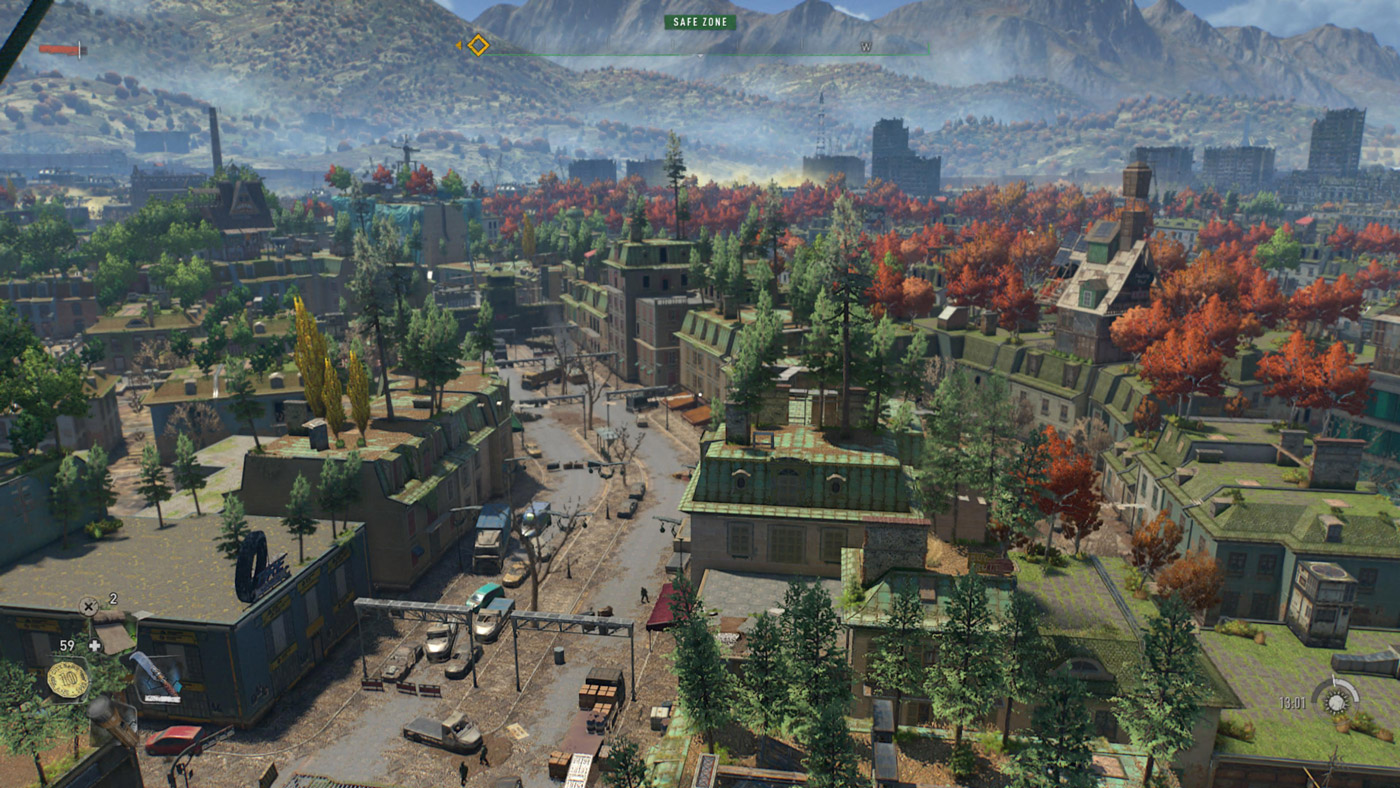1400x788 pixels.
Task: Select the throwing weapon shuriken icon
Action: (88, 604)
